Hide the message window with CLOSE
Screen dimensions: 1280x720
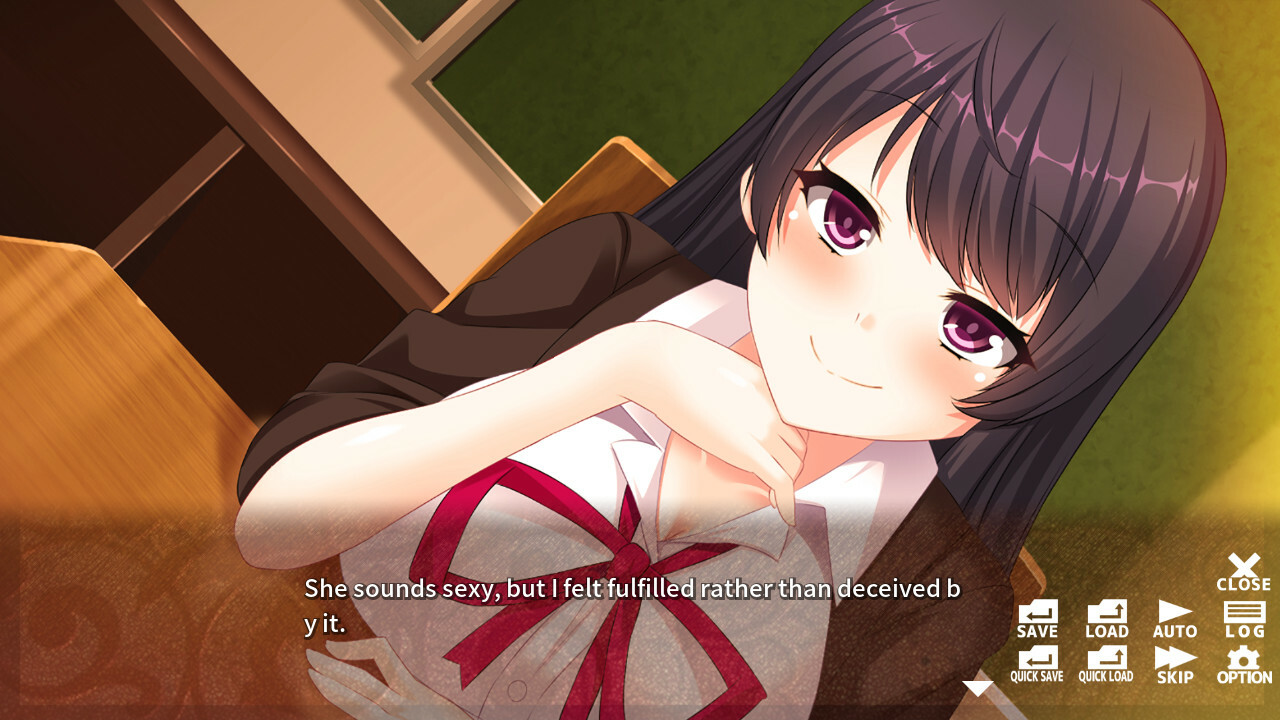[1243, 570]
